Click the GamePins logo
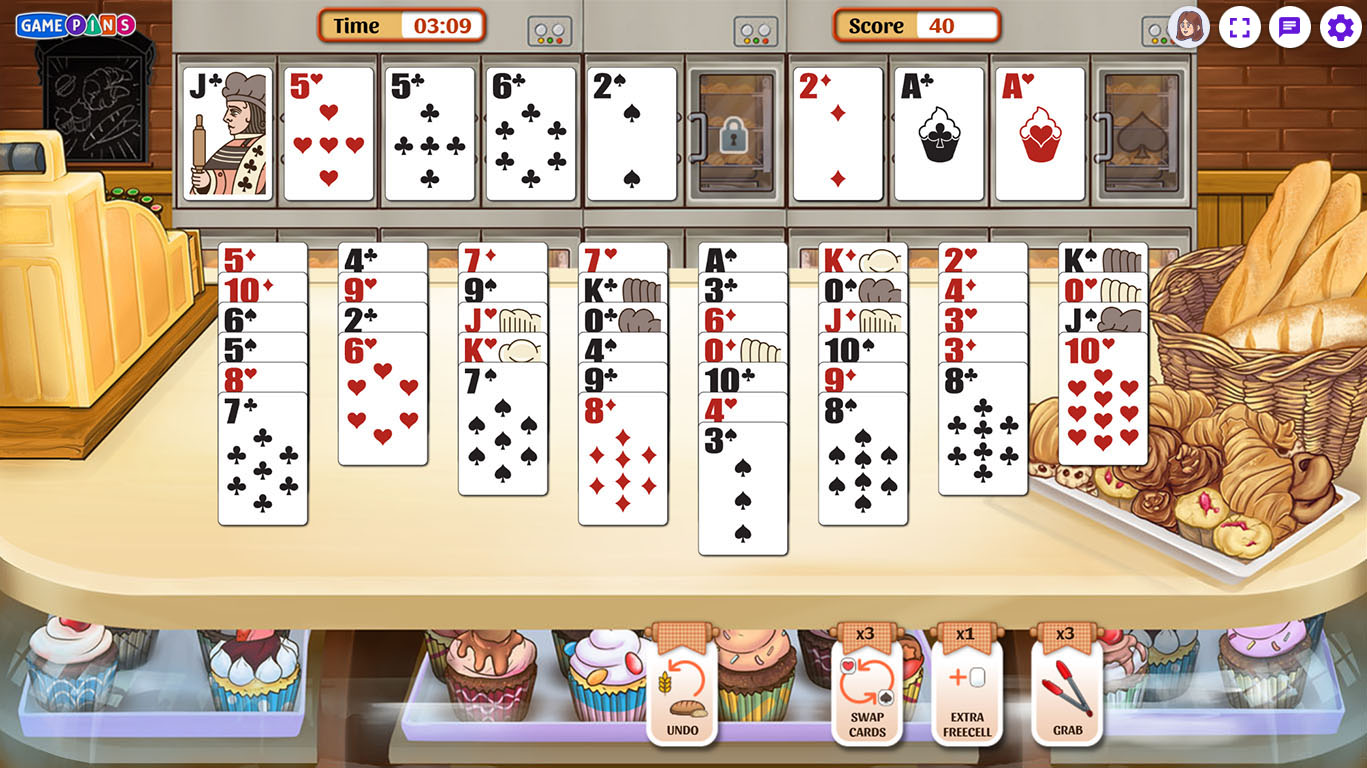 (x=76, y=25)
